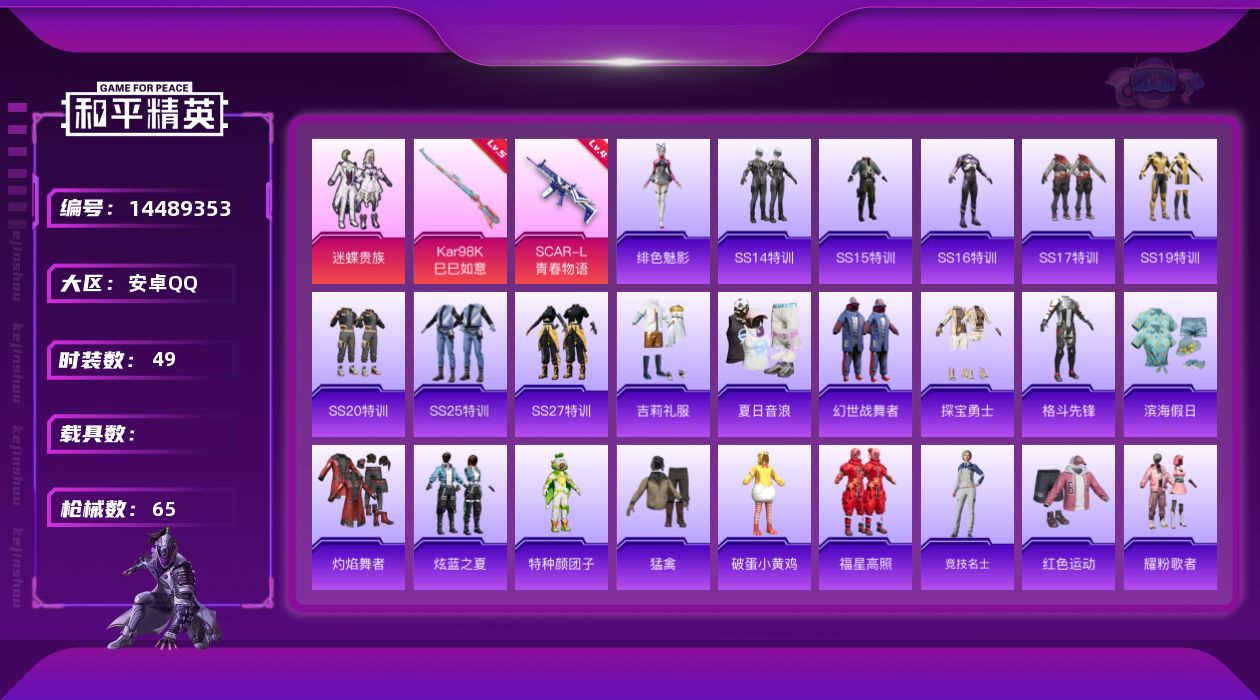Image resolution: width=1260 pixels, height=700 pixels.
Task: Choose the 幻世战舞者 outfit card
Action: point(865,364)
